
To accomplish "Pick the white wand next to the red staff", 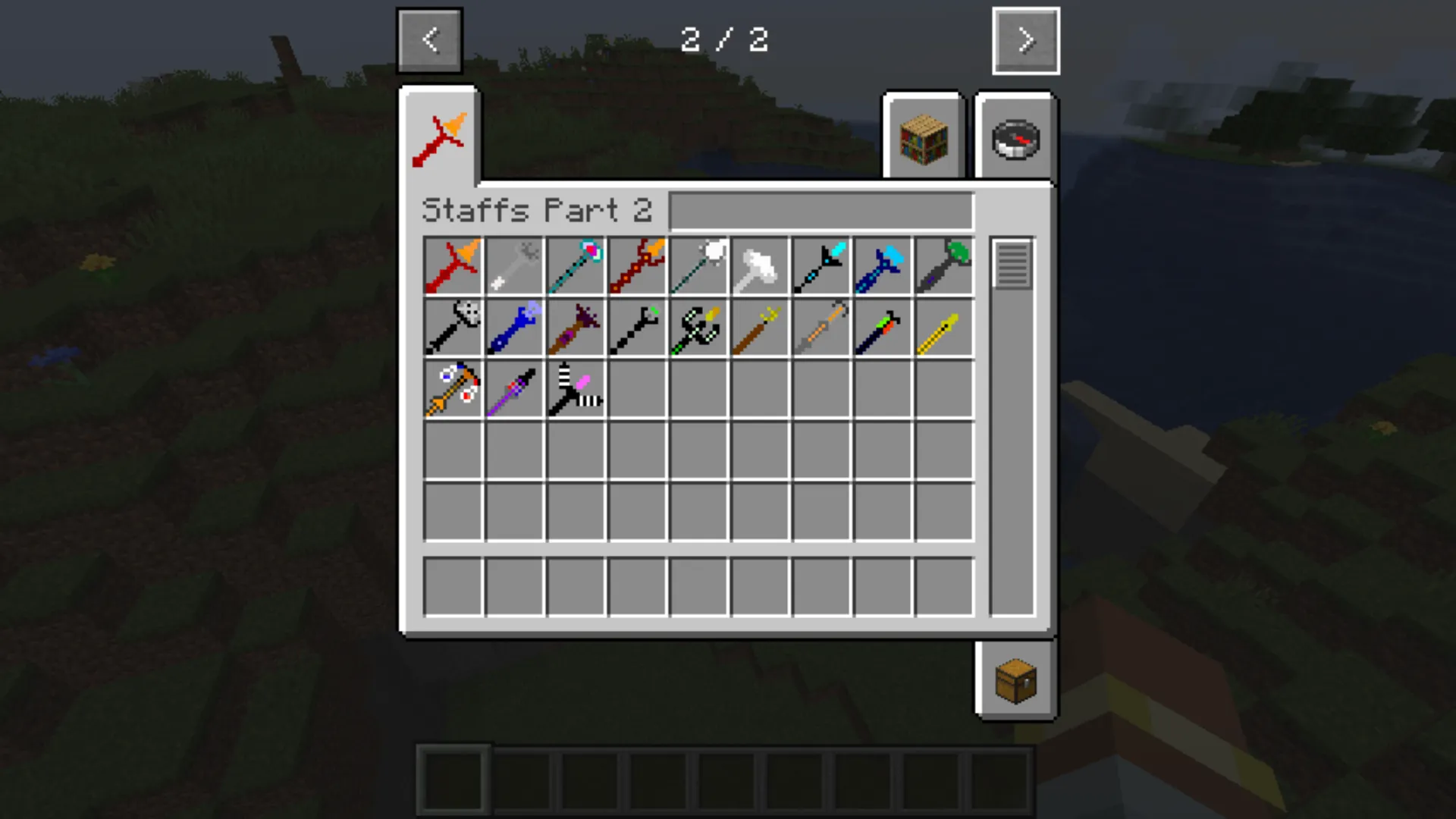I will (514, 265).
